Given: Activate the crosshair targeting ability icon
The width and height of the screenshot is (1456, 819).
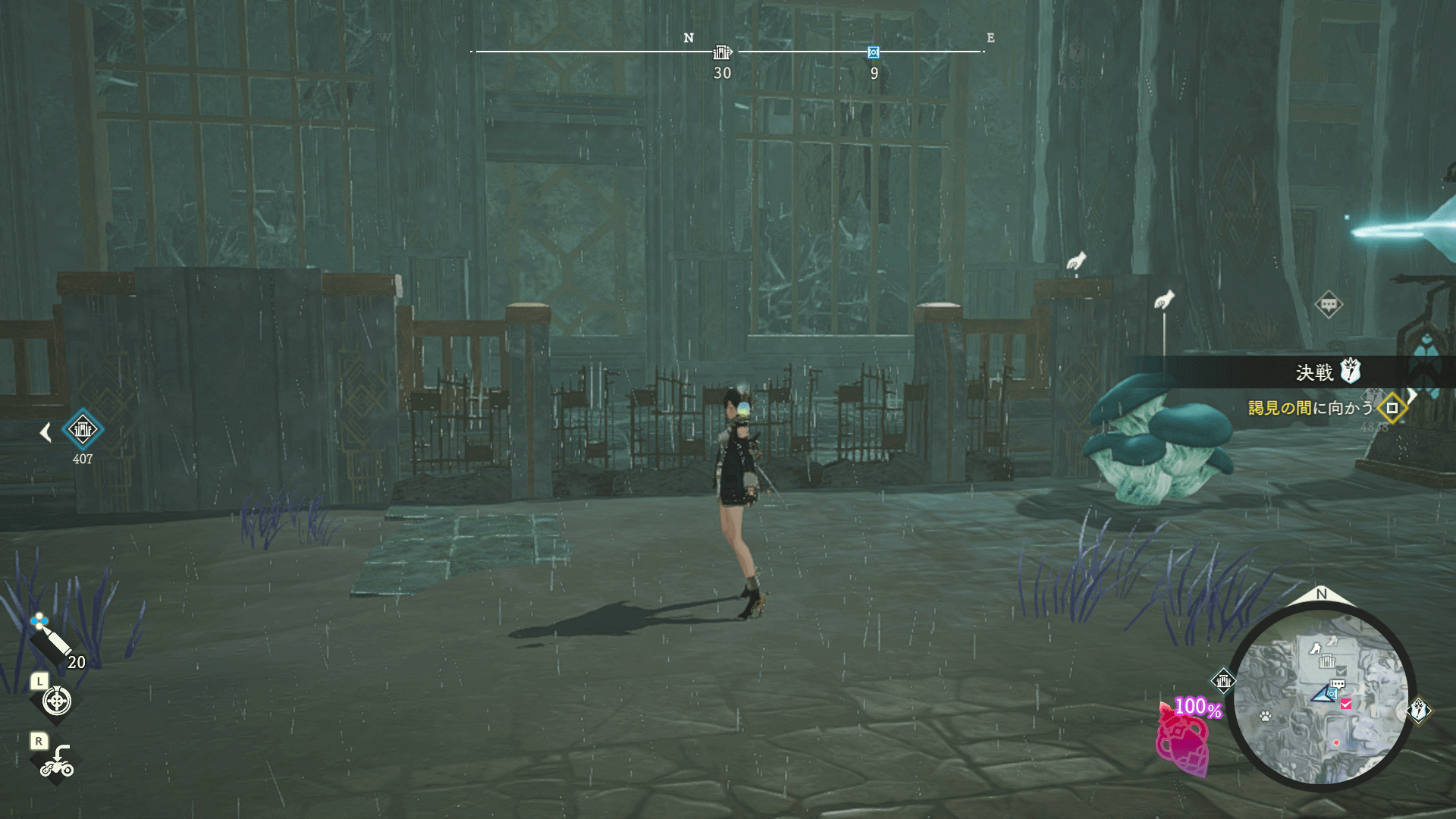Looking at the screenshot, I should tap(57, 701).
